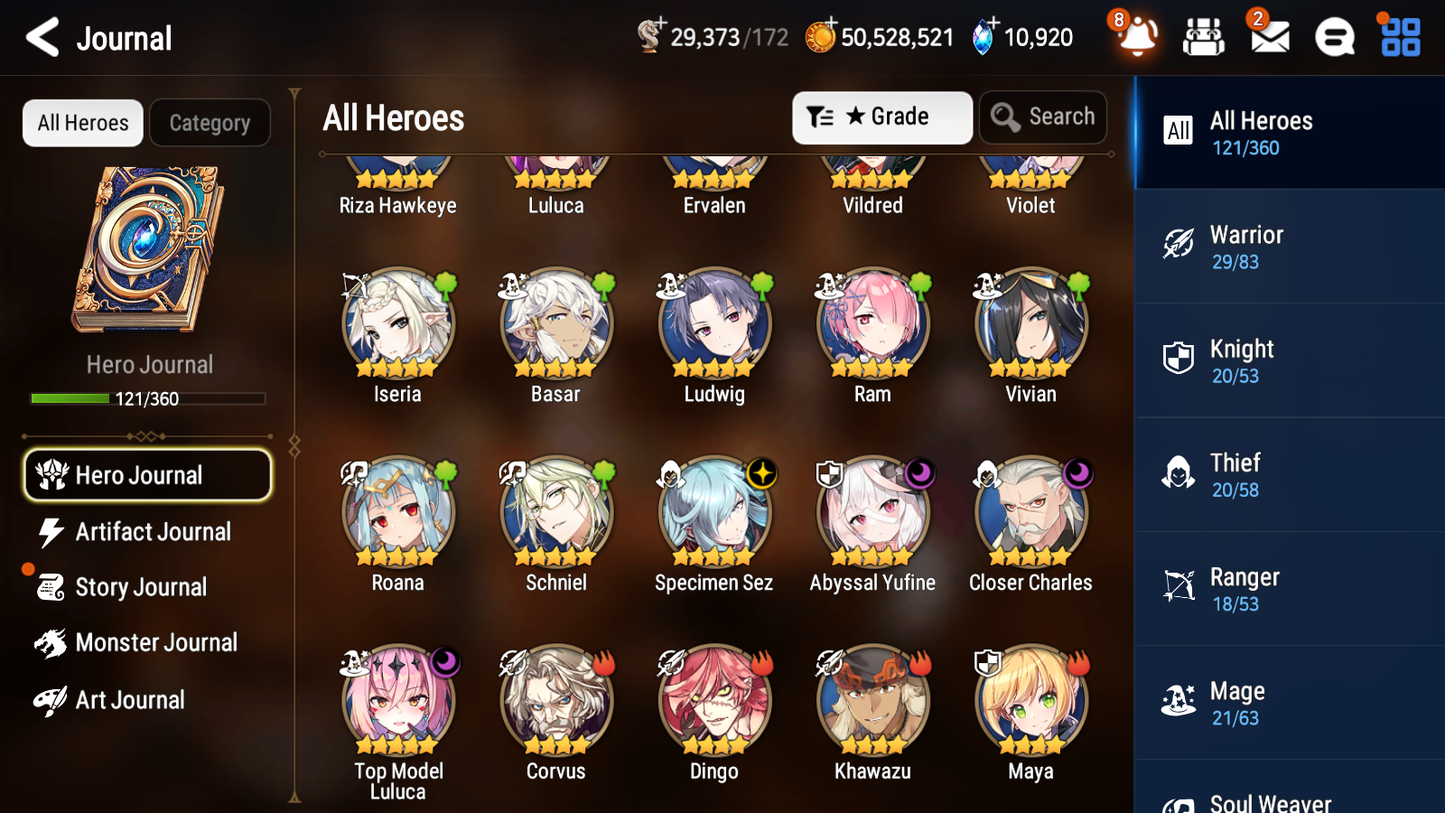This screenshot has height=813, width=1445.
Task: Go back using the Journal back arrow
Action: (41, 37)
